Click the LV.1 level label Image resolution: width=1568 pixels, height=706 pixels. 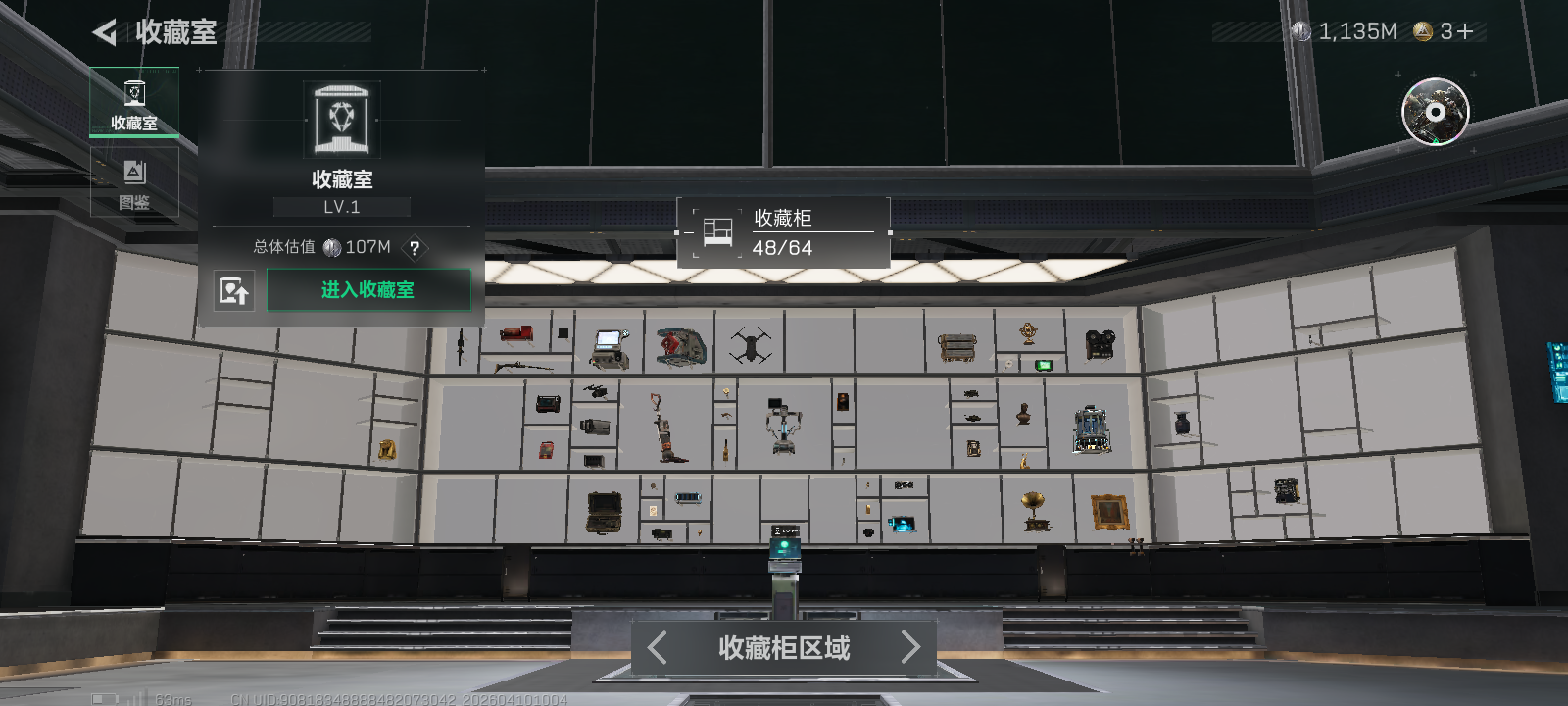click(341, 206)
